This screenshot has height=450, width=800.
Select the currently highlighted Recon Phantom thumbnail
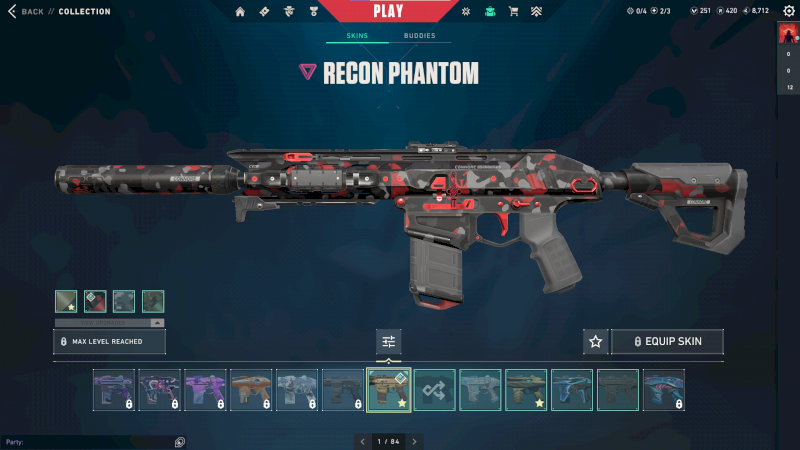point(389,390)
